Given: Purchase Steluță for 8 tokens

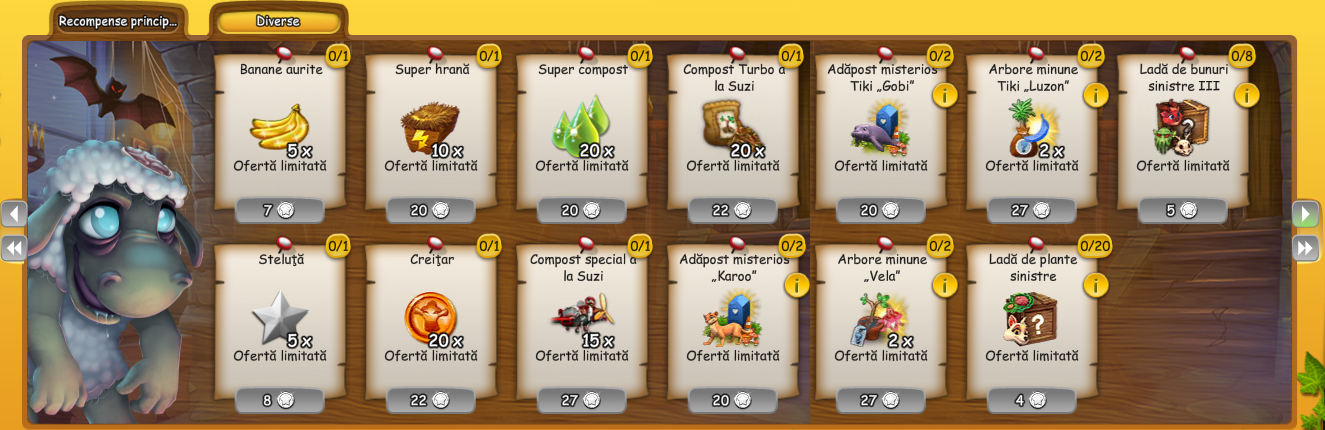Looking at the screenshot, I should pos(280,400).
